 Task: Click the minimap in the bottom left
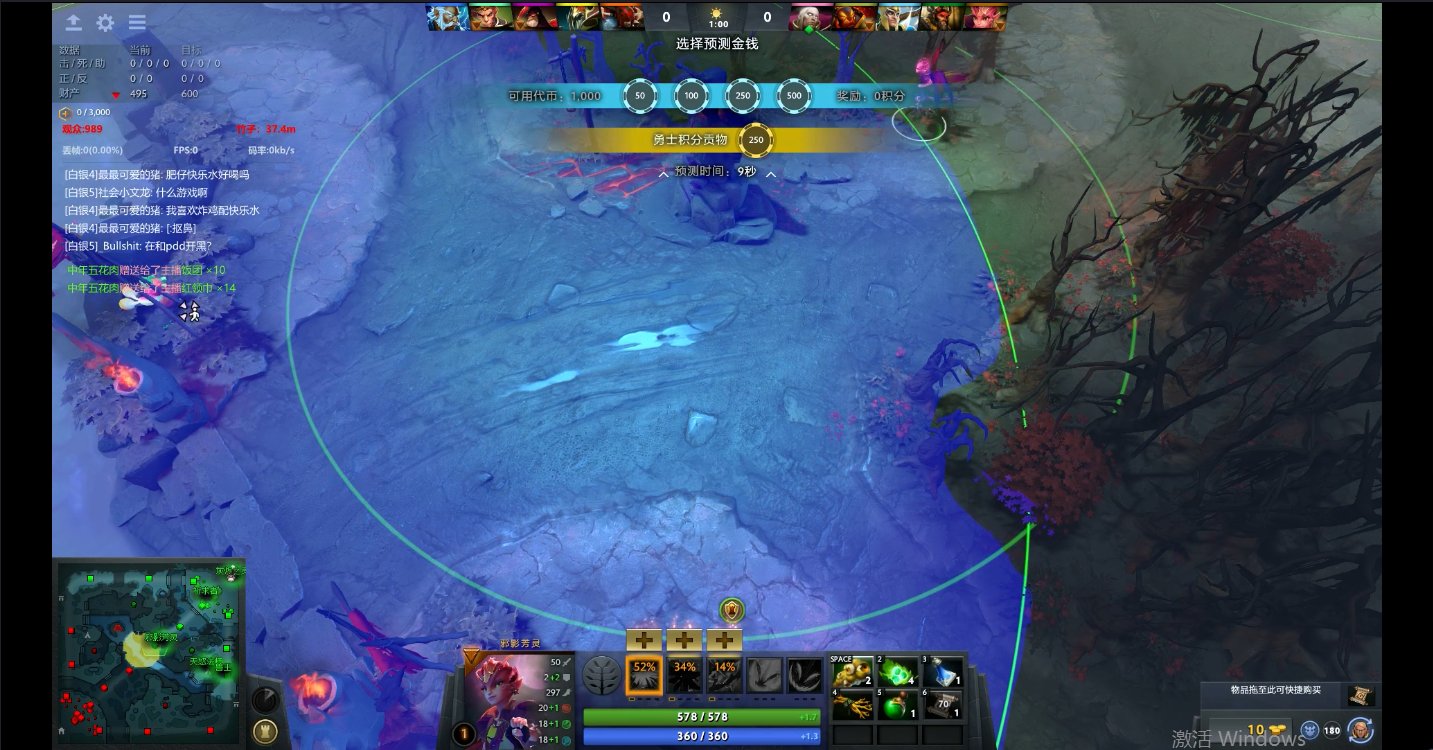click(x=150, y=655)
